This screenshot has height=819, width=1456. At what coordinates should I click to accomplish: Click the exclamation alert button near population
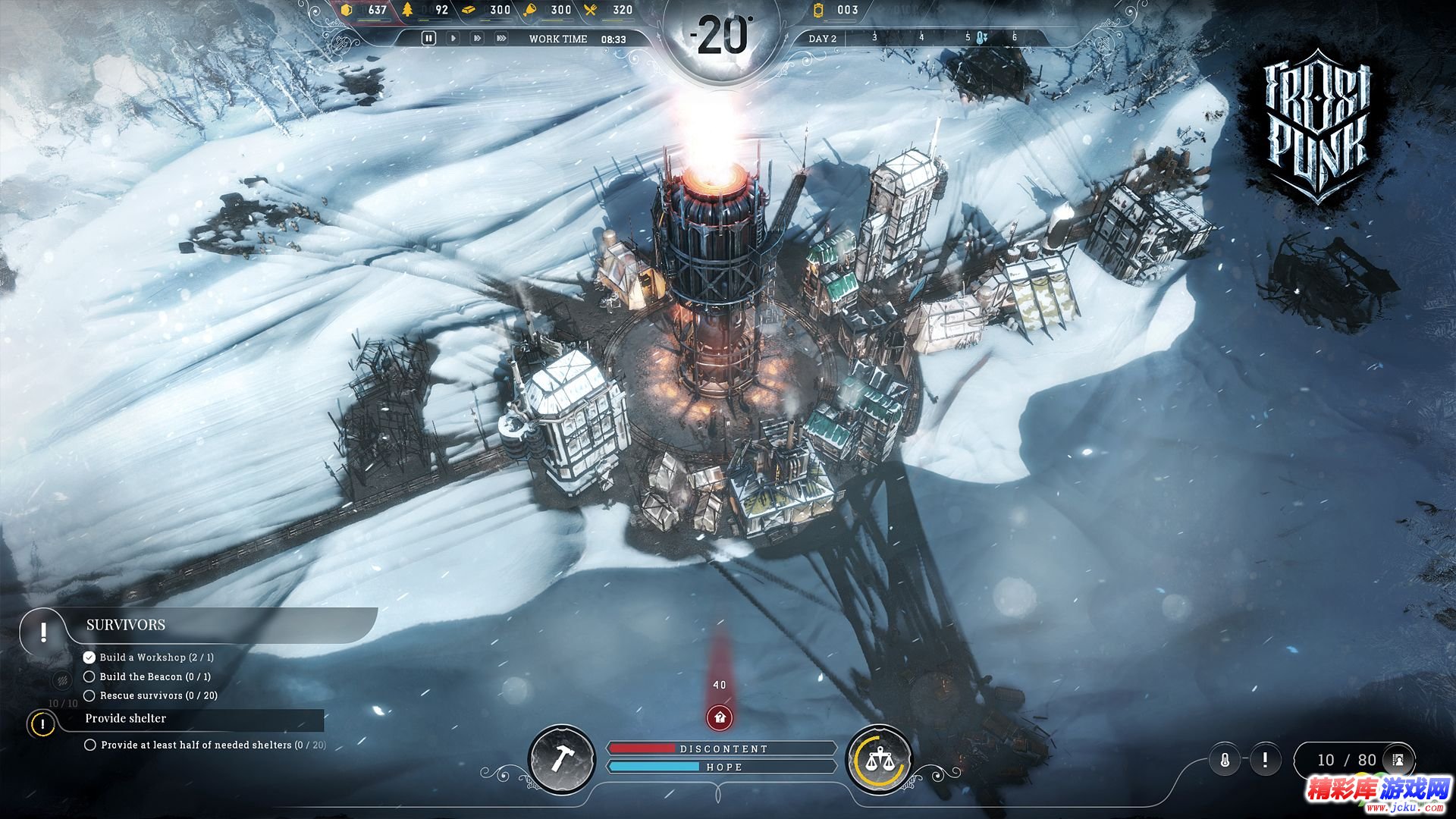tap(1264, 759)
